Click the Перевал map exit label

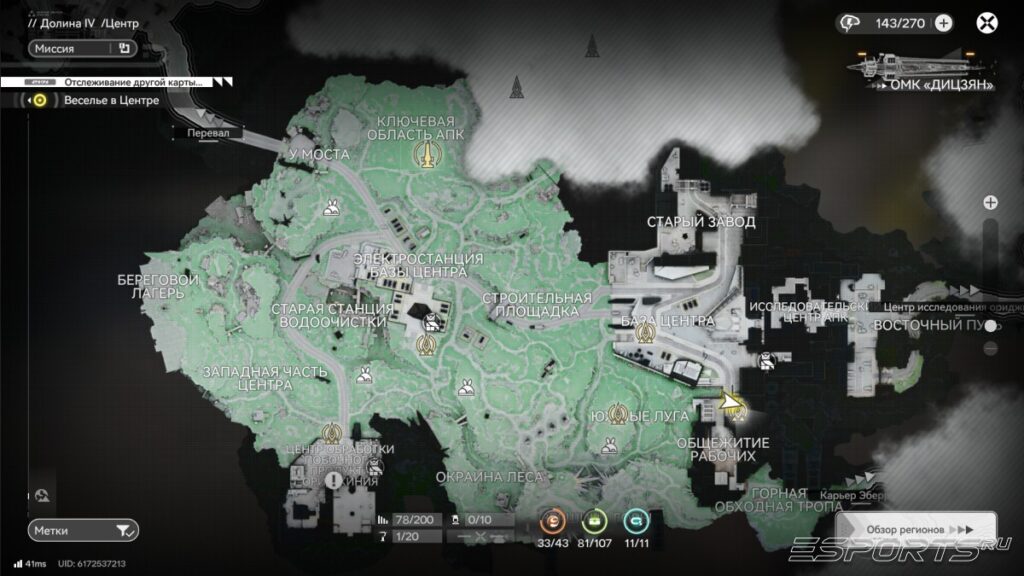coord(206,131)
